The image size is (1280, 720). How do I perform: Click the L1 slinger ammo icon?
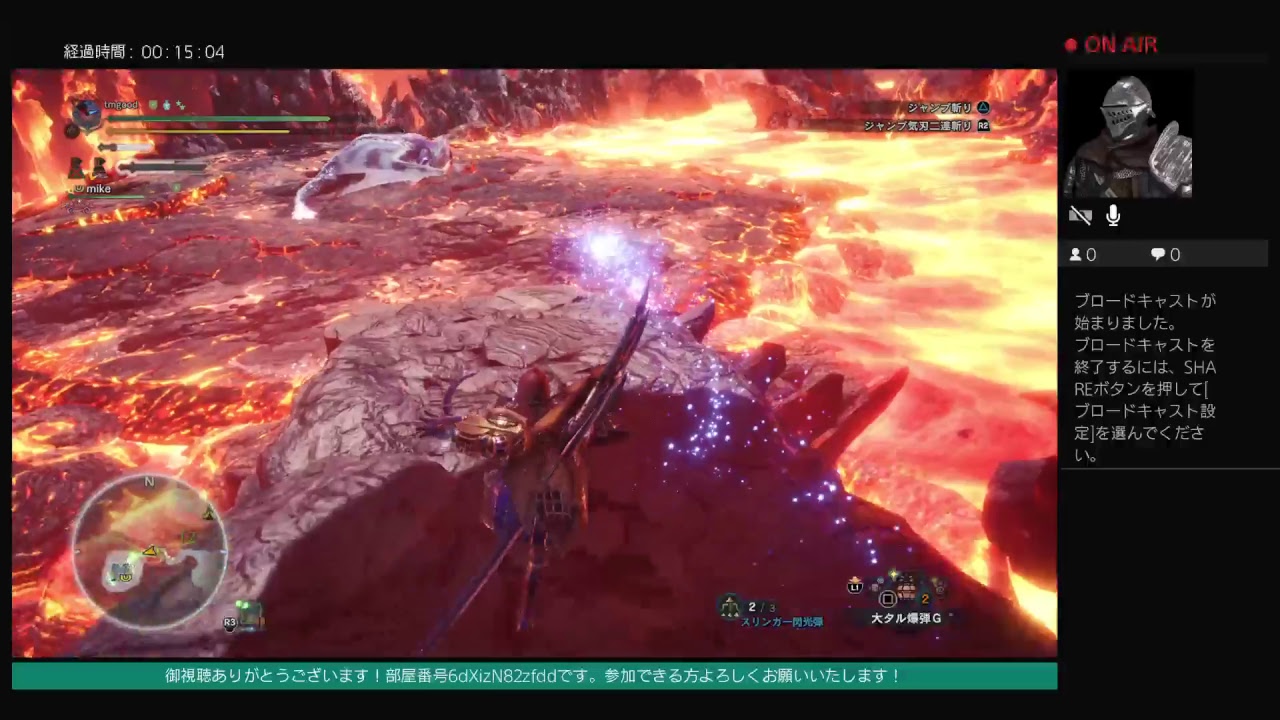tap(853, 587)
